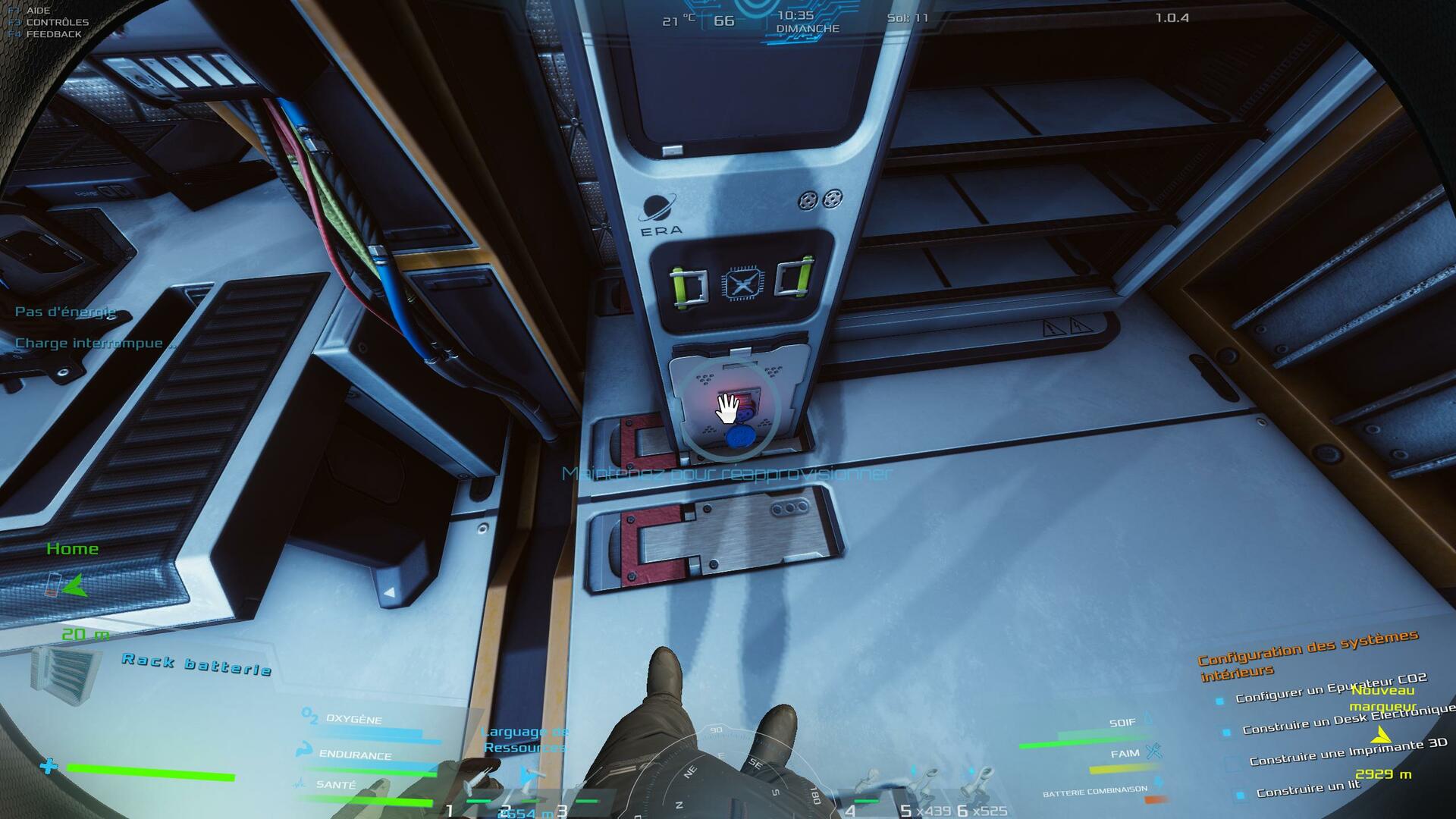Open the Configuration des systèmes intérieurs objective
This screenshot has height=819, width=1456.
[1307, 654]
